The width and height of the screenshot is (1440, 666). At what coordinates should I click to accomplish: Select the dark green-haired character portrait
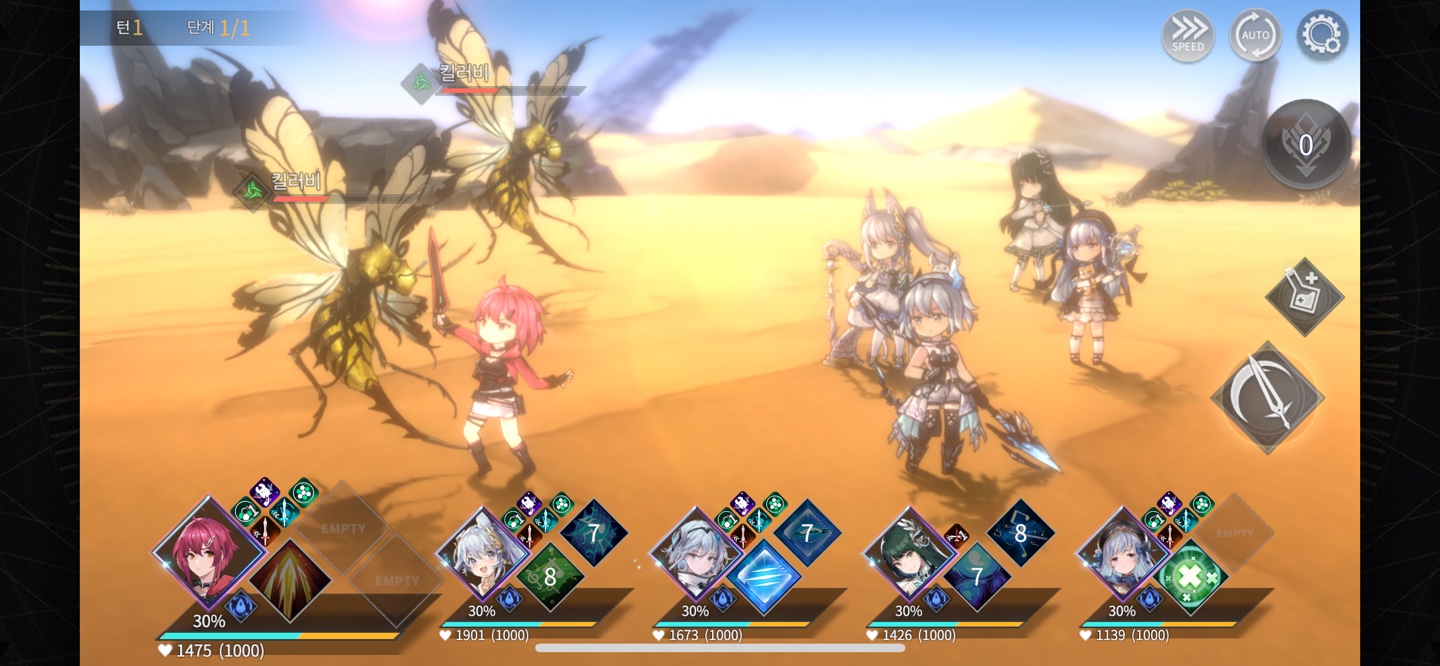(910, 555)
